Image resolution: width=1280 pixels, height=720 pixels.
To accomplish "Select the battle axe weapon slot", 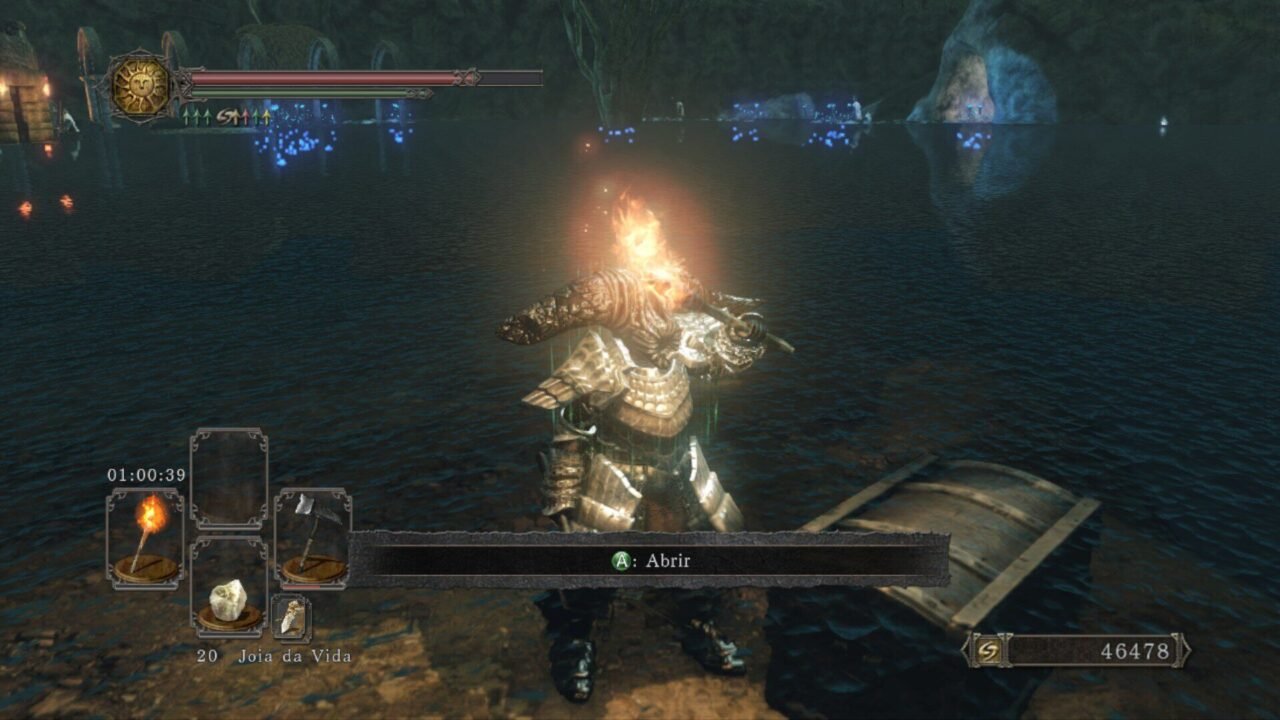I will pyautogui.click(x=313, y=537).
